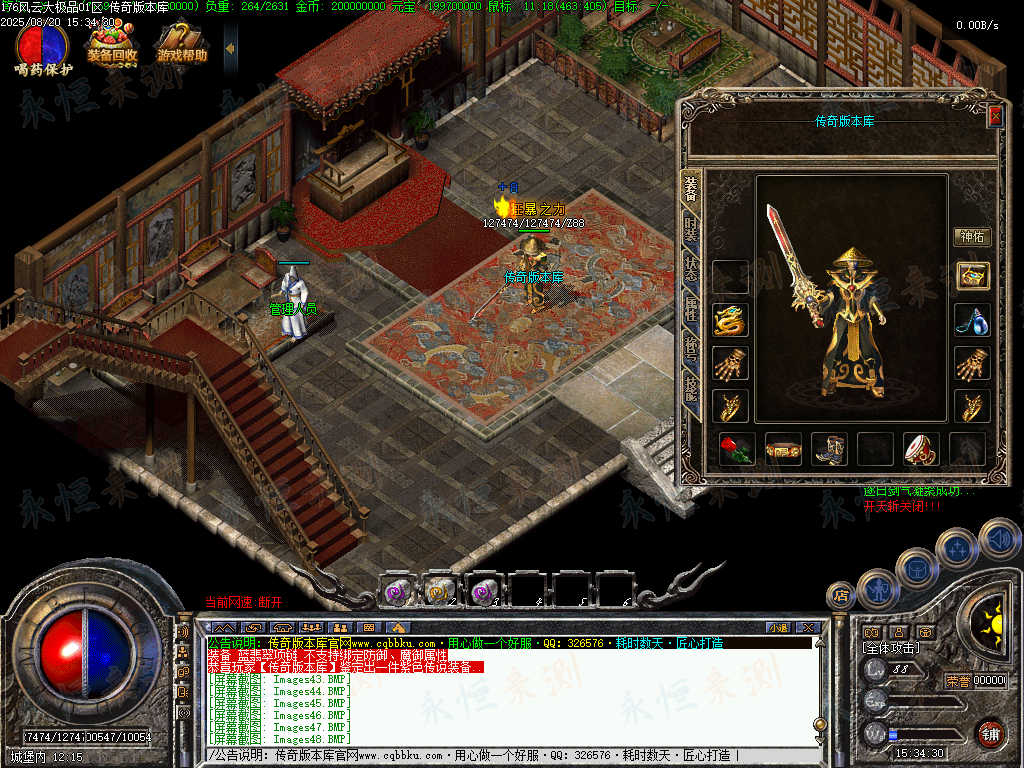Screen dimensions: 1024x768
Task: Open the 状态 (status) tab
Action: coord(691,269)
